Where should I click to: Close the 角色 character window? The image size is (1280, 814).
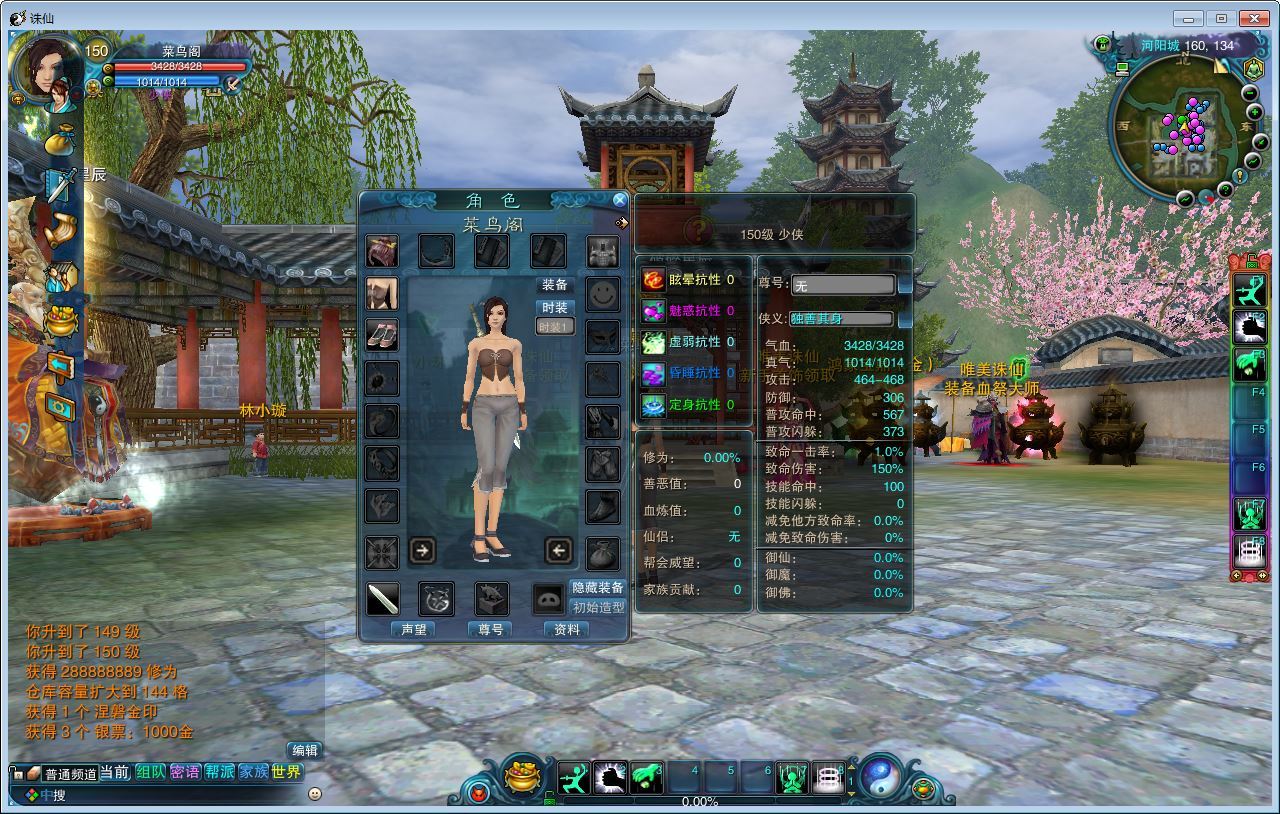[x=620, y=200]
